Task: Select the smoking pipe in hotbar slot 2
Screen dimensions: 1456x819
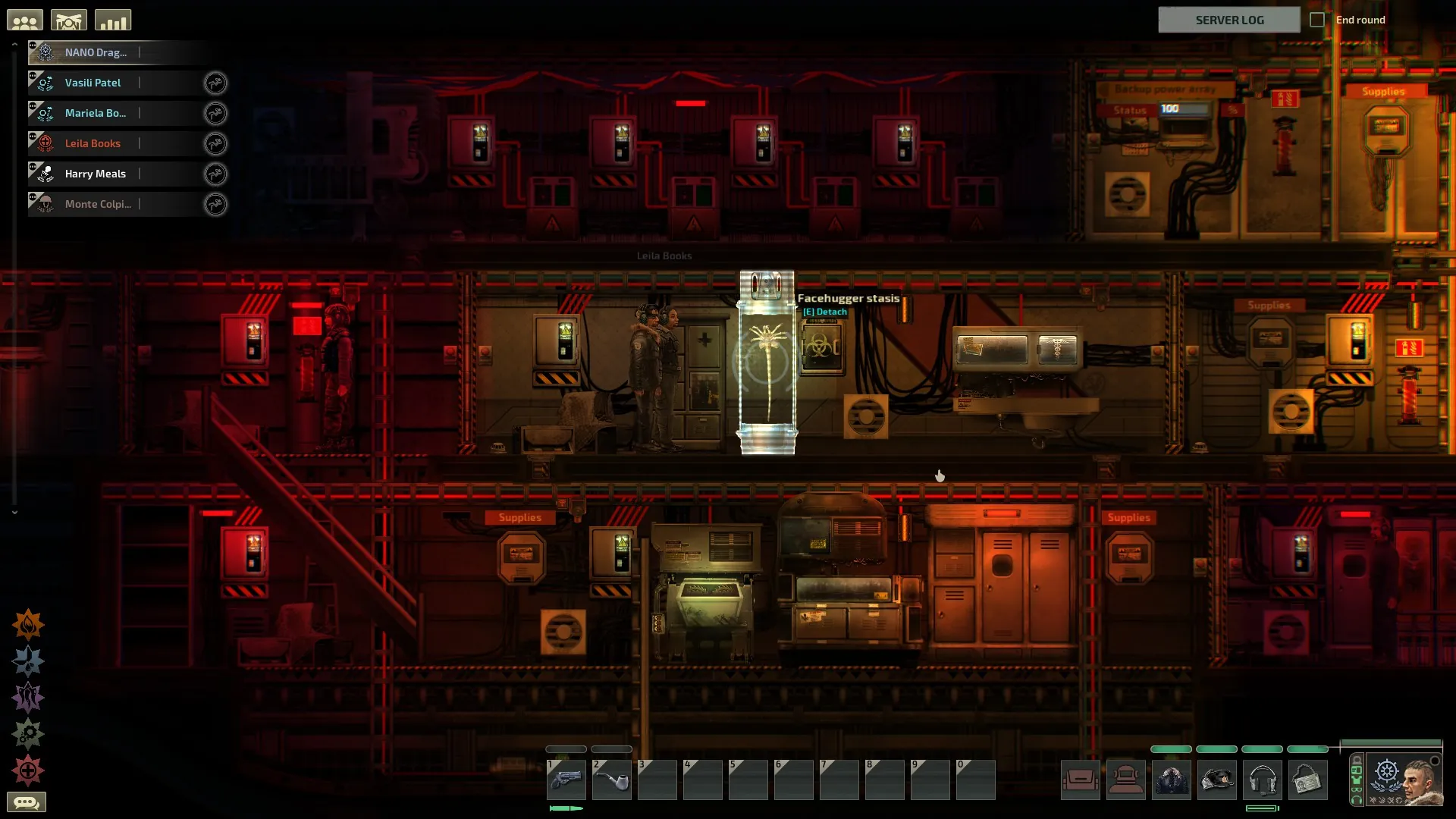Action: pyautogui.click(x=611, y=780)
